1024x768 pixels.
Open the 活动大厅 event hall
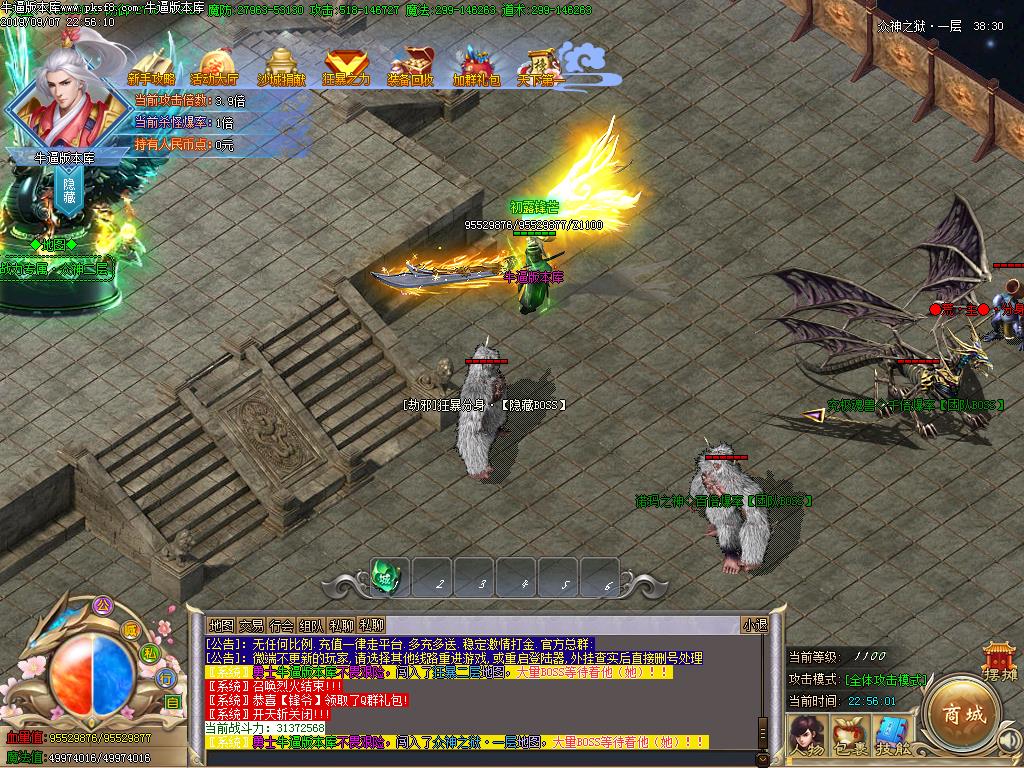click(x=214, y=66)
